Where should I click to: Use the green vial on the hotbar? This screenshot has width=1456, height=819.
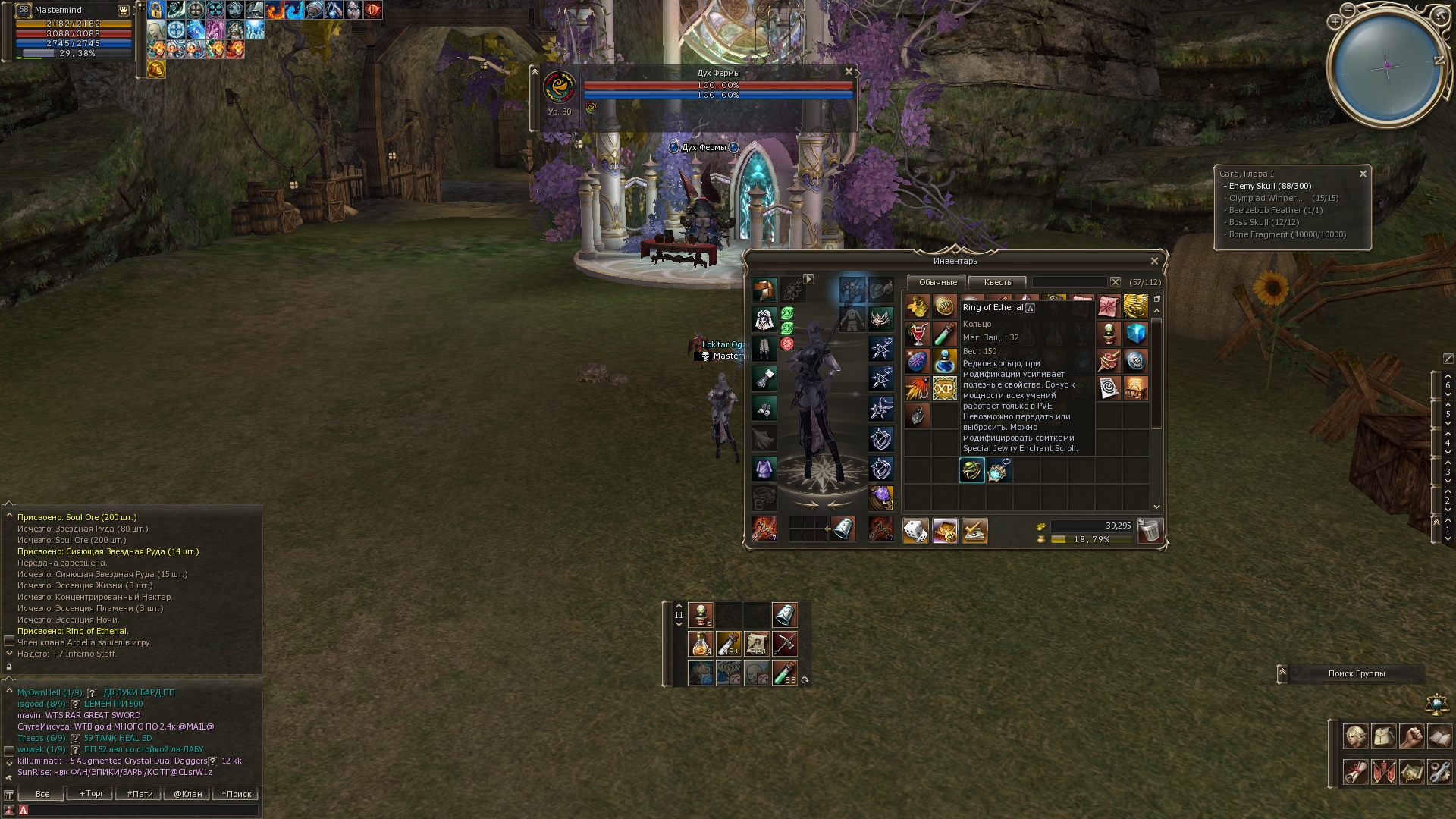pyautogui.click(x=784, y=672)
